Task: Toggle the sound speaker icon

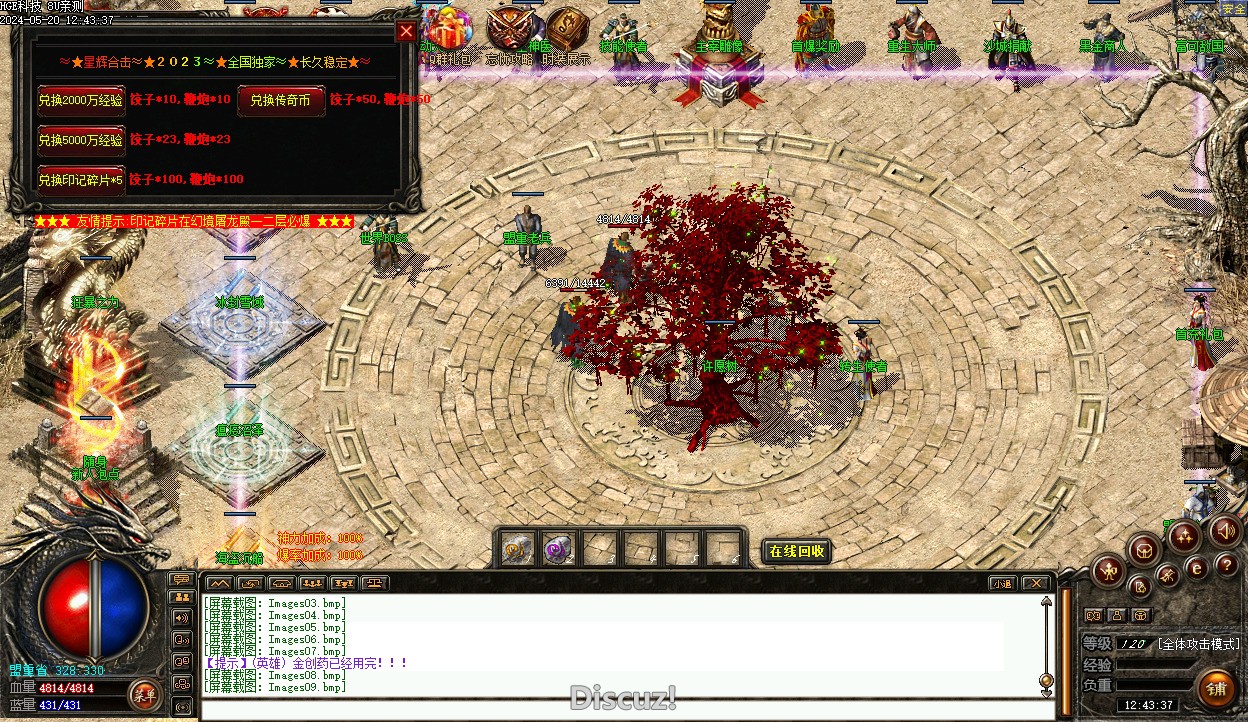Action: pos(1224,530)
